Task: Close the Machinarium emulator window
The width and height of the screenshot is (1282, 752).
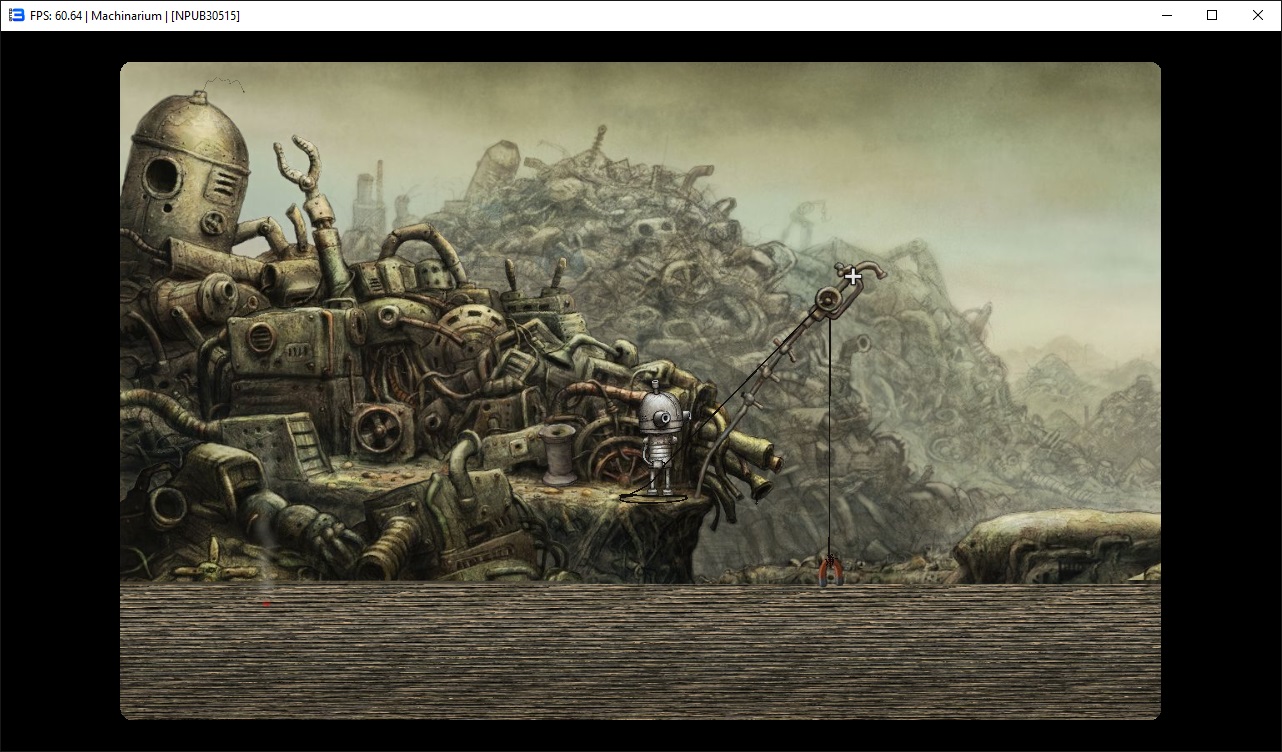Action: 1258,15
